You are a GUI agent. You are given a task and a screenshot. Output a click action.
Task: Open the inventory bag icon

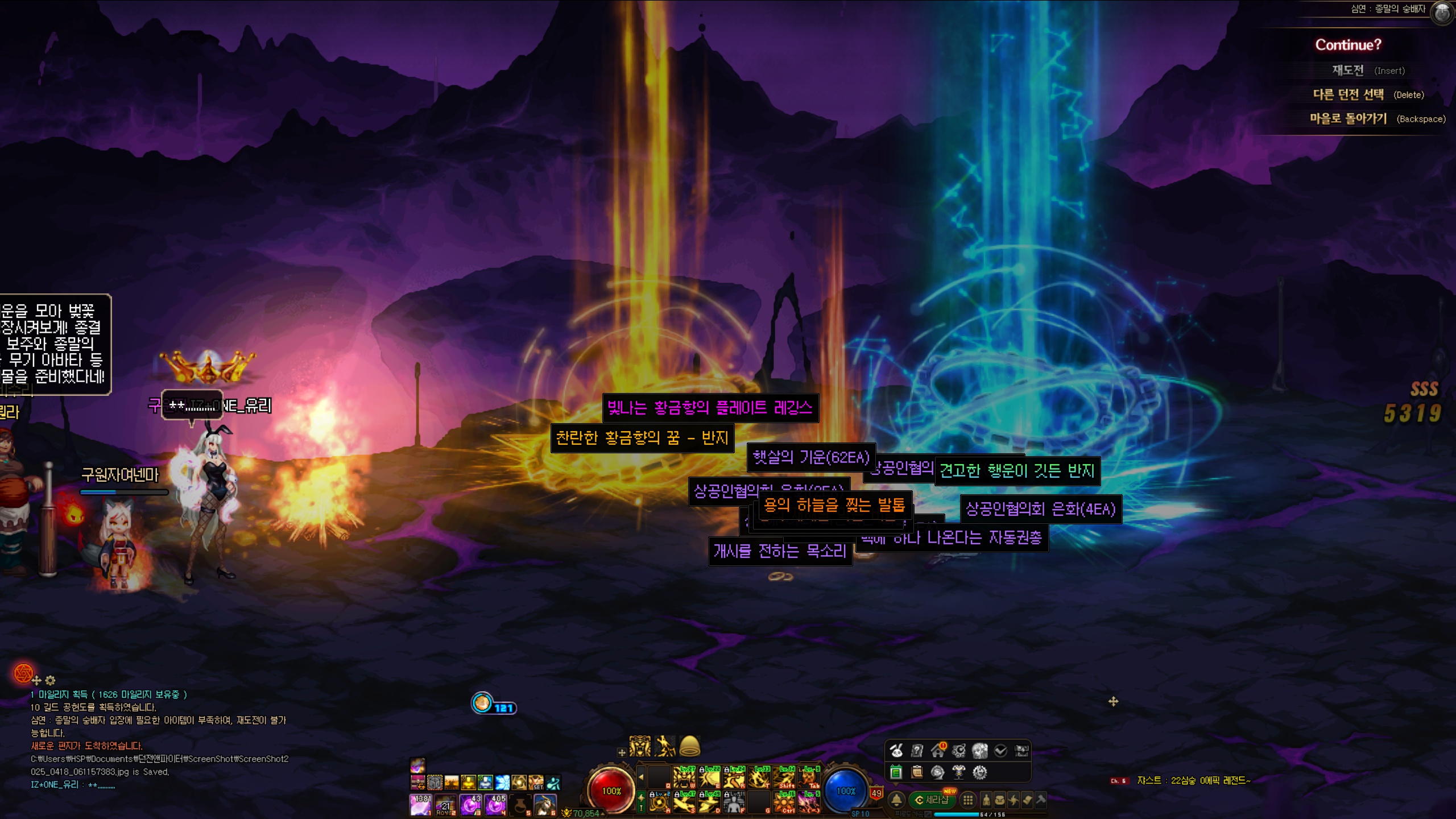(999, 800)
